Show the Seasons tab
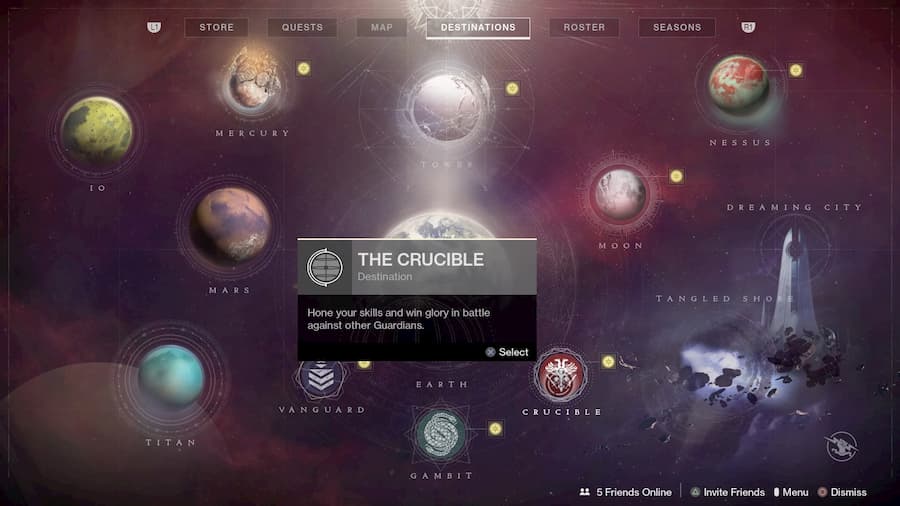 pos(677,27)
